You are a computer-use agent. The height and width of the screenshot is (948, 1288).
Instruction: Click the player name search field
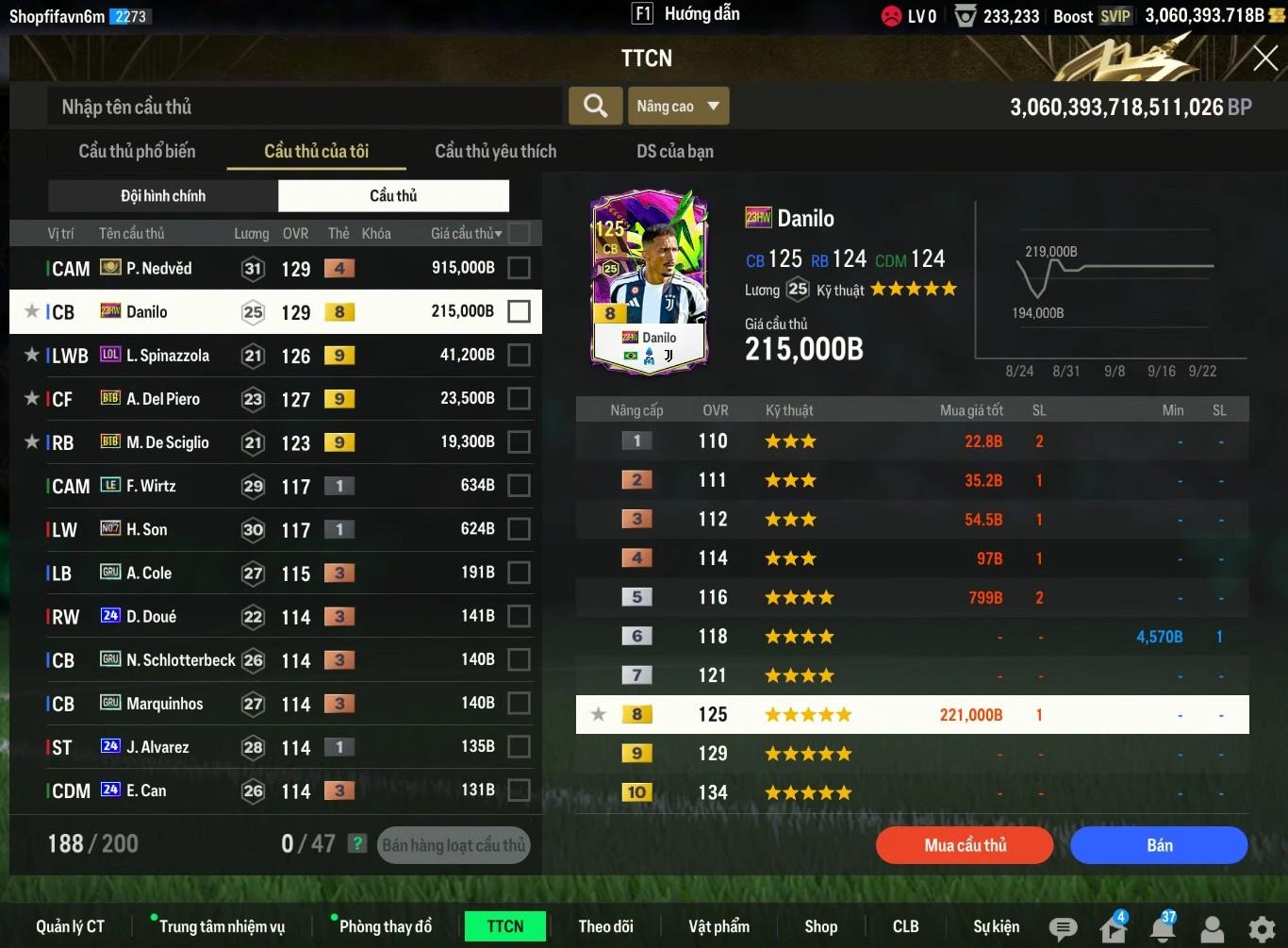(x=305, y=107)
